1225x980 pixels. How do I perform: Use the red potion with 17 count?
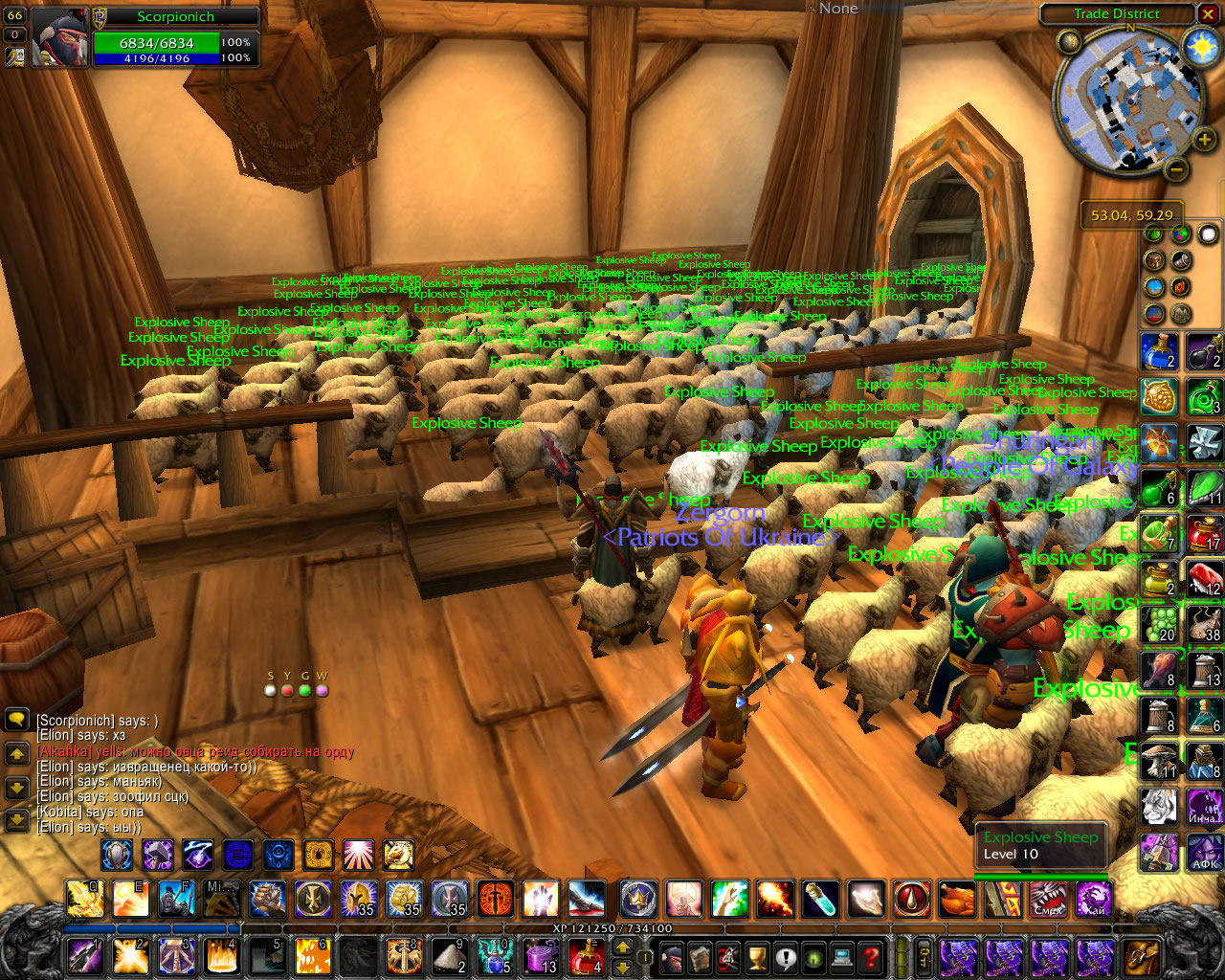tap(1204, 533)
